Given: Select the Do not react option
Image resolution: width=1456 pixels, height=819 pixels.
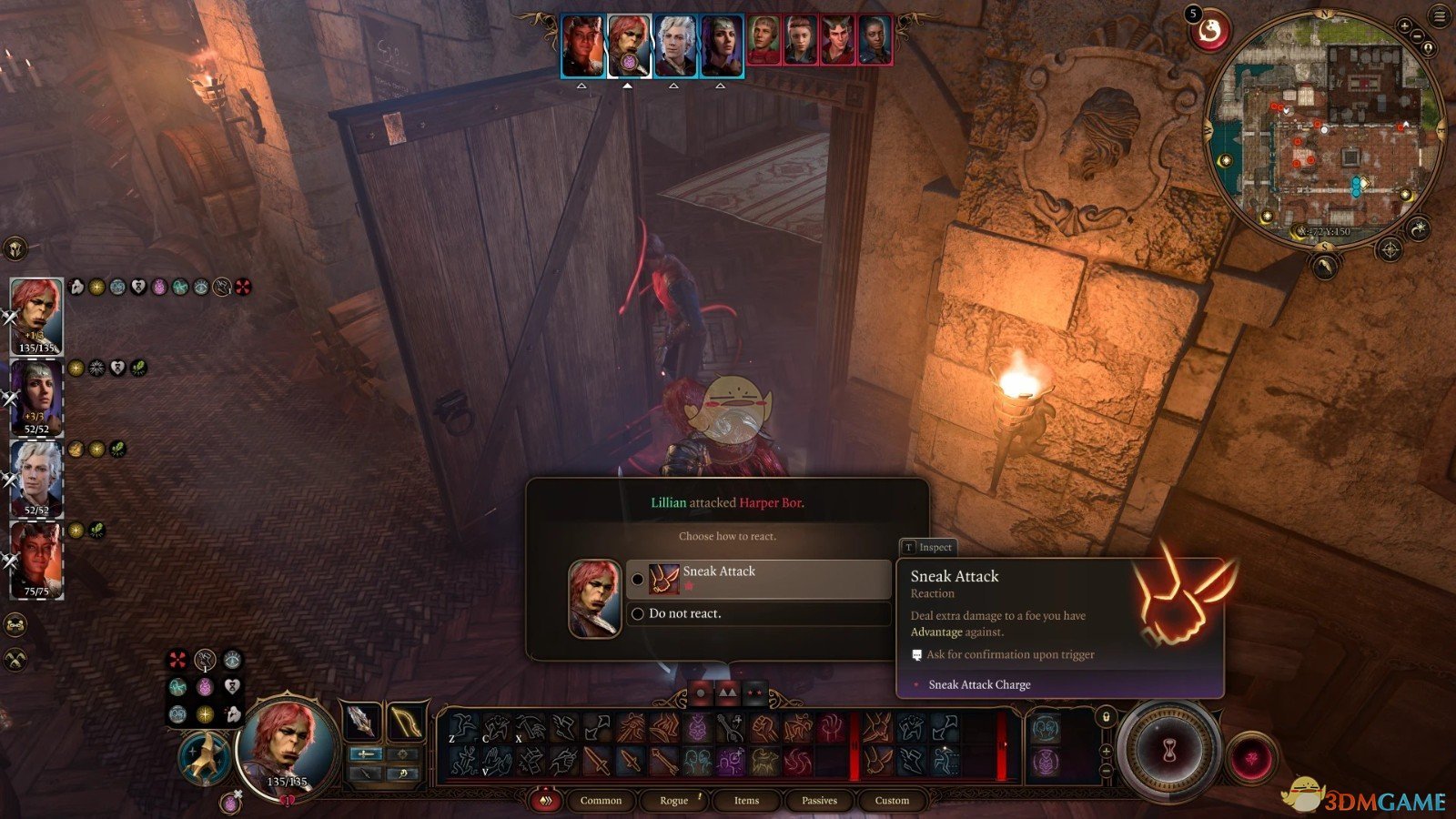Looking at the screenshot, I should coord(757,614).
